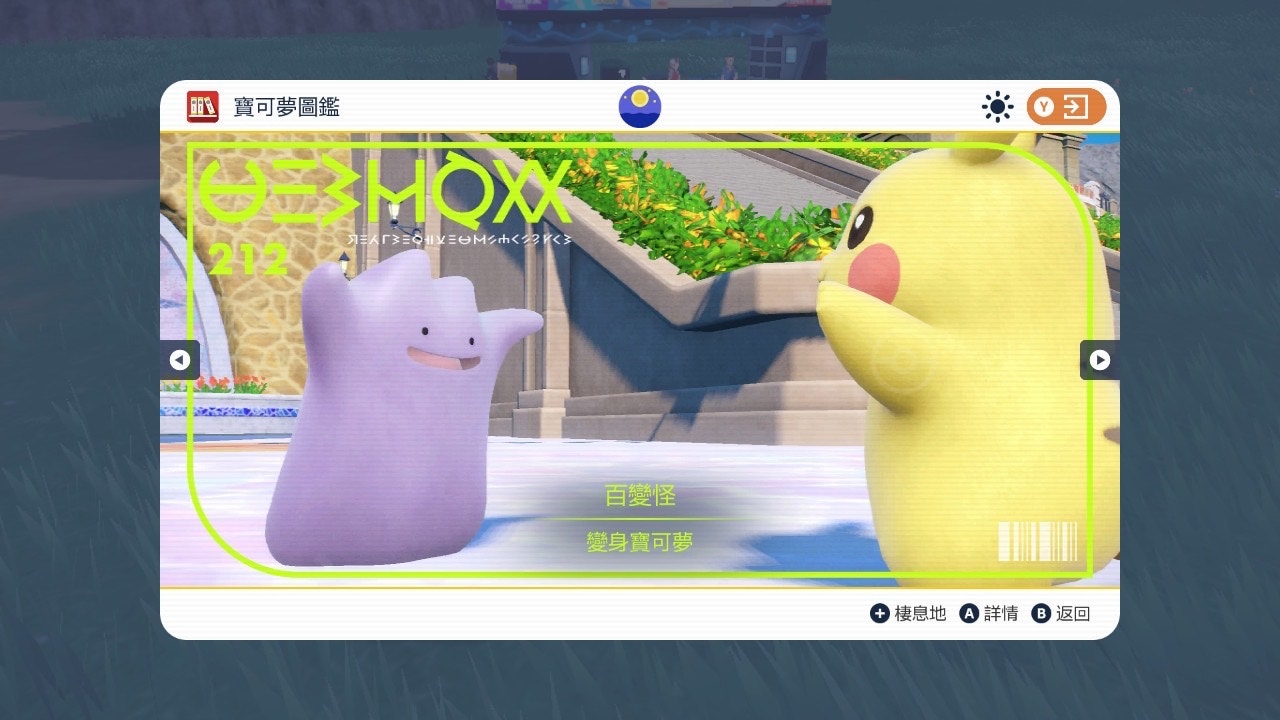Image resolution: width=1280 pixels, height=720 pixels.
Task: Select the left arrow for previous Pokémon
Action: coord(181,361)
